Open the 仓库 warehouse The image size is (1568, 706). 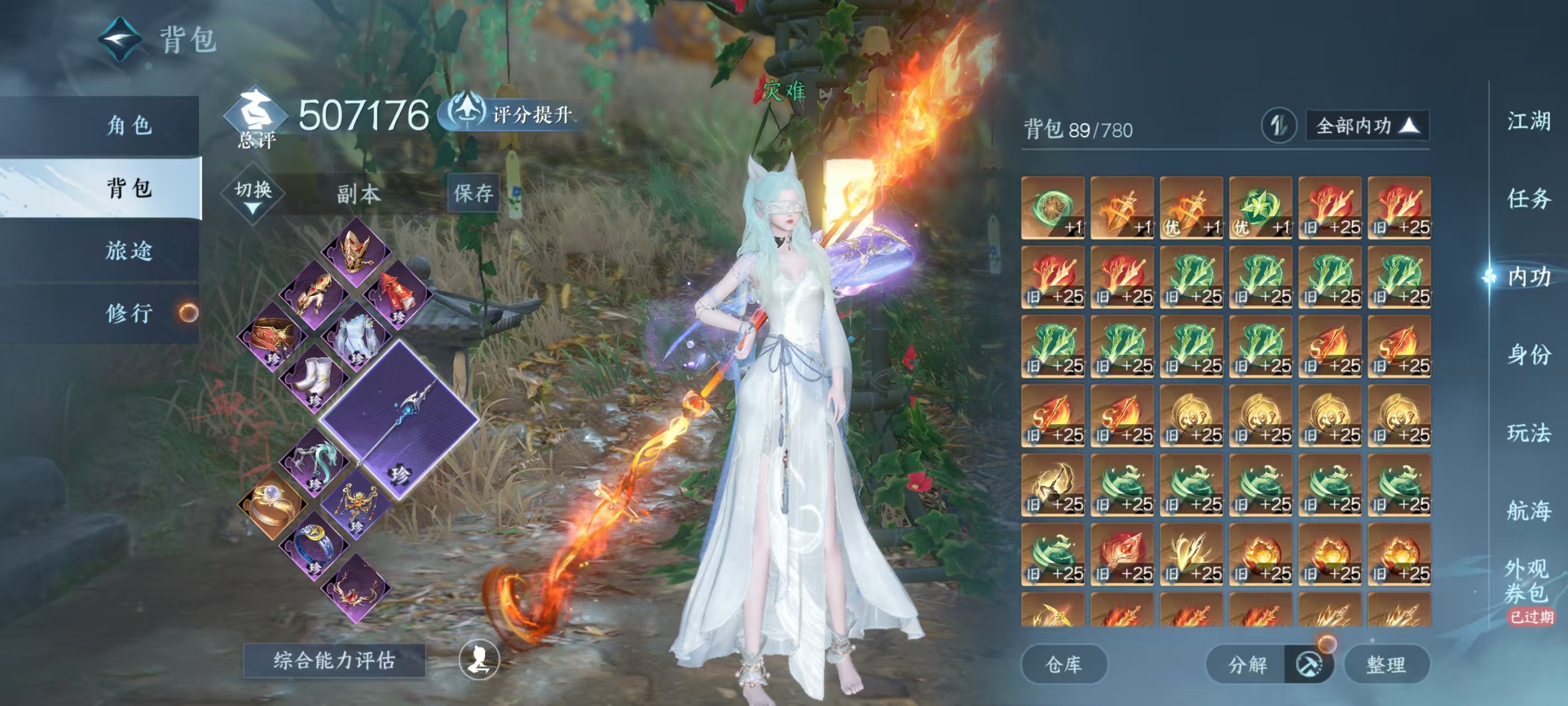pyautogui.click(x=1063, y=665)
